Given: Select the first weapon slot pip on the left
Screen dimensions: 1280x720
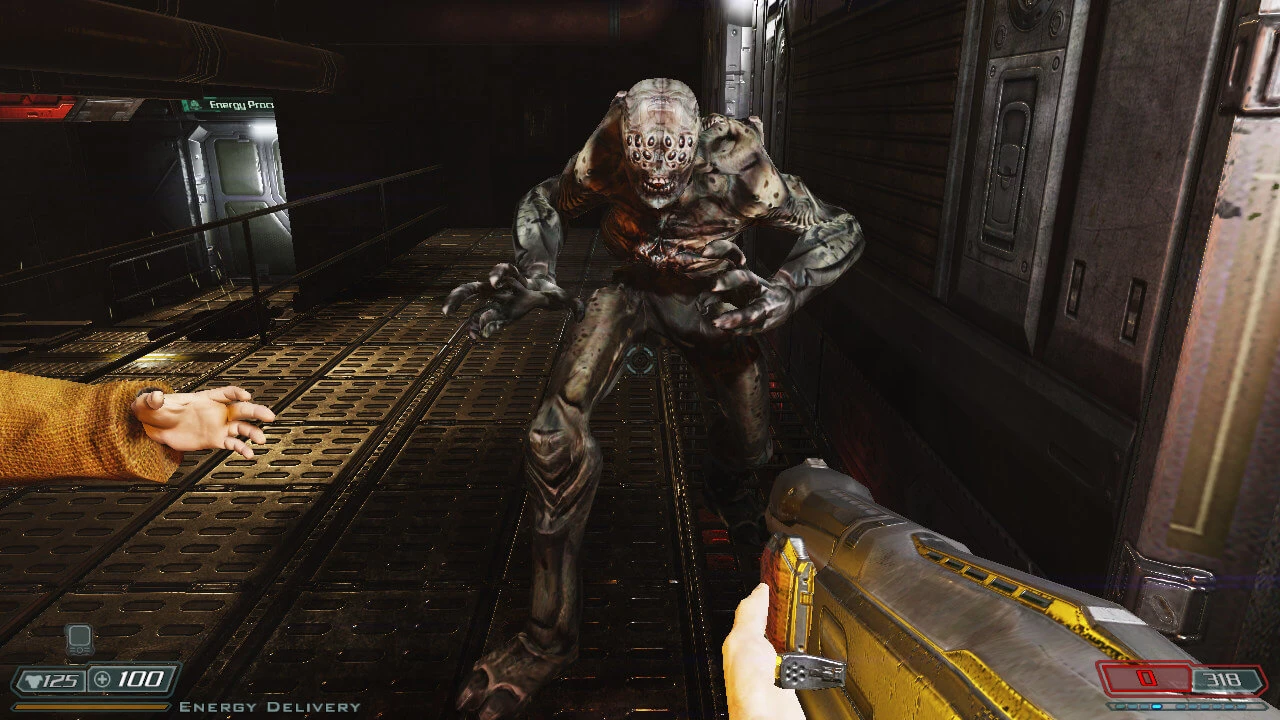Looking at the screenshot, I should (1120, 707).
